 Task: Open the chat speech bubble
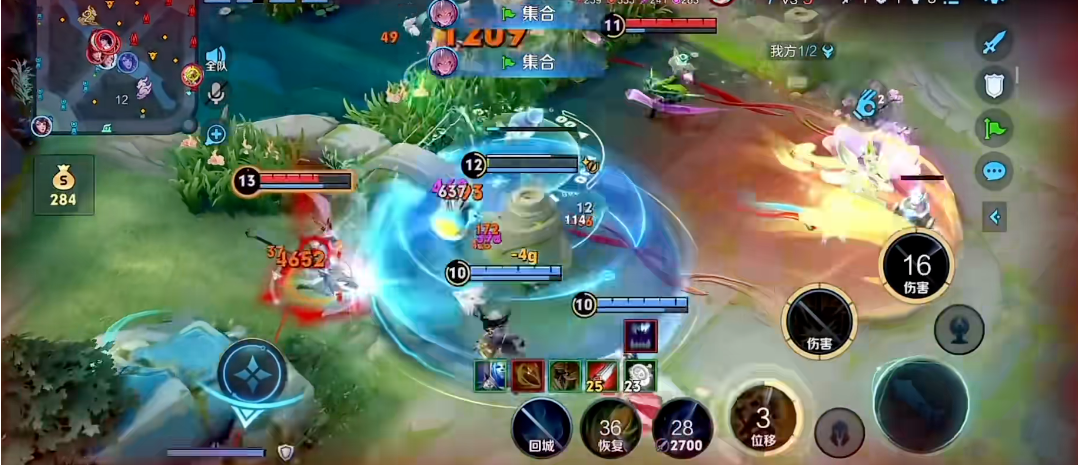[x=993, y=171]
